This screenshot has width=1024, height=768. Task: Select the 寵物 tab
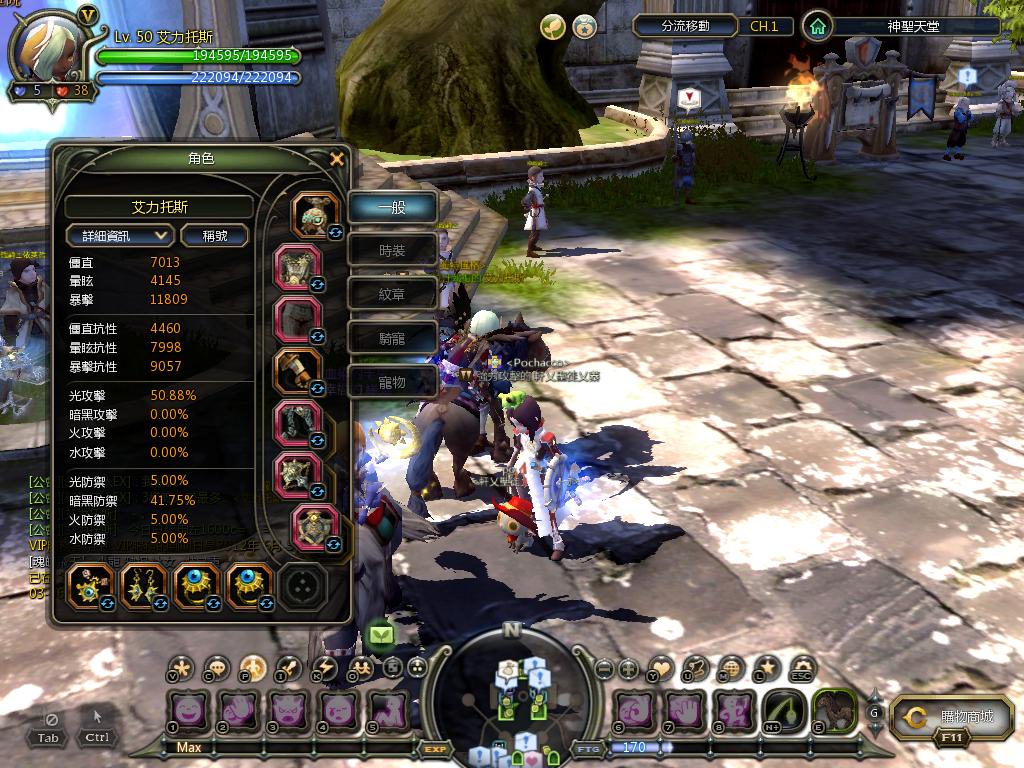[392, 382]
